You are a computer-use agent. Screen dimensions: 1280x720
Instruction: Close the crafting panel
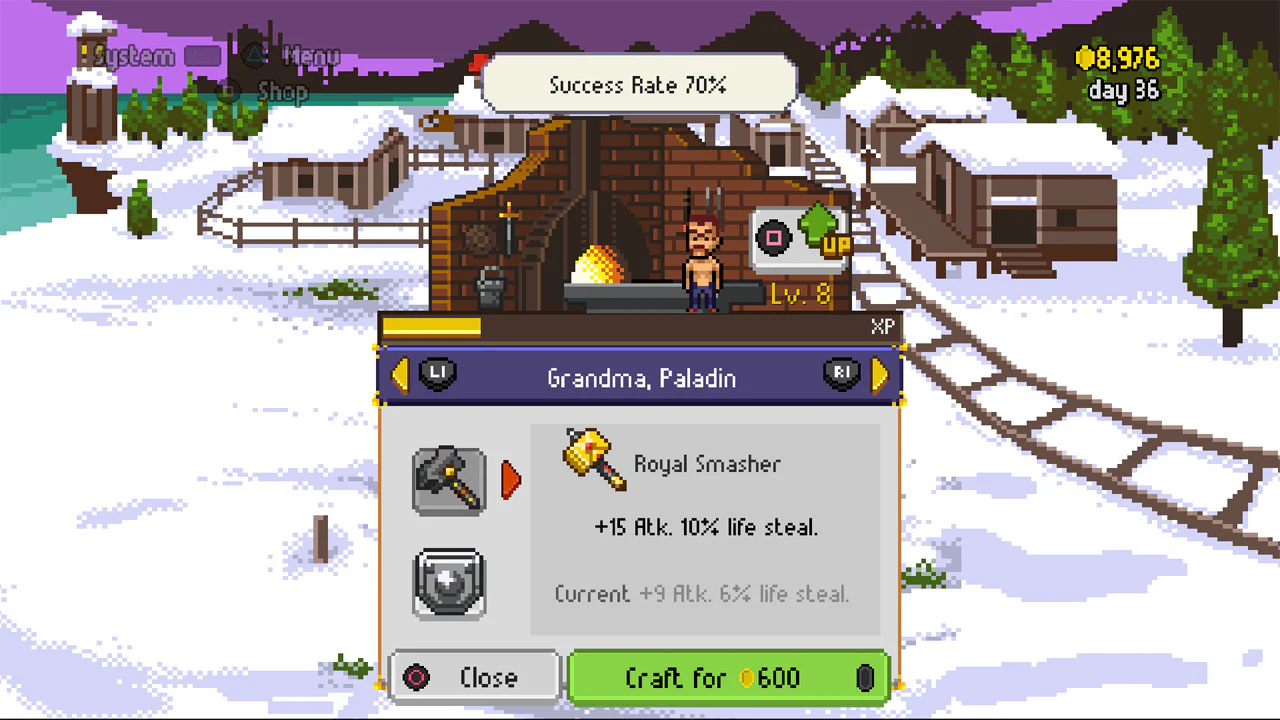[x=473, y=677]
